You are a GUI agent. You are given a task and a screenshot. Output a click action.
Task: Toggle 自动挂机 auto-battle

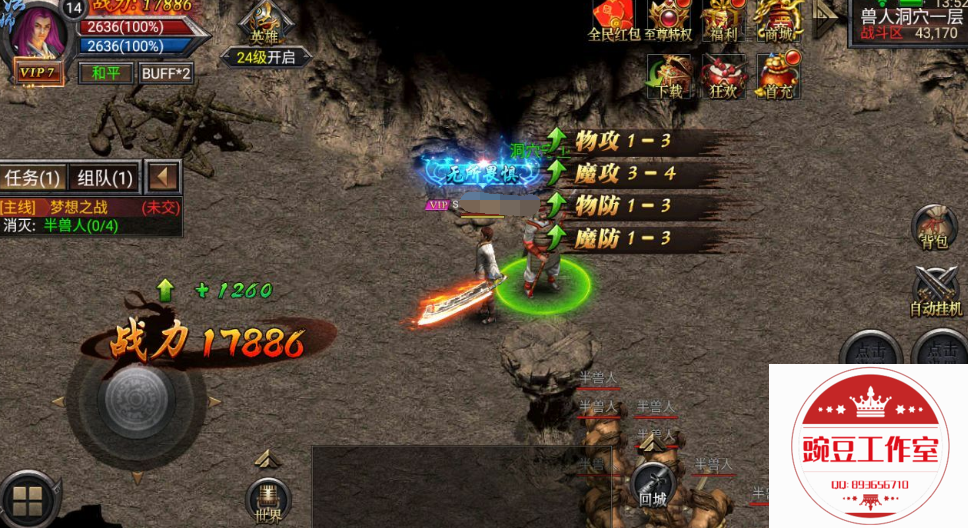(x=936, y=290)
